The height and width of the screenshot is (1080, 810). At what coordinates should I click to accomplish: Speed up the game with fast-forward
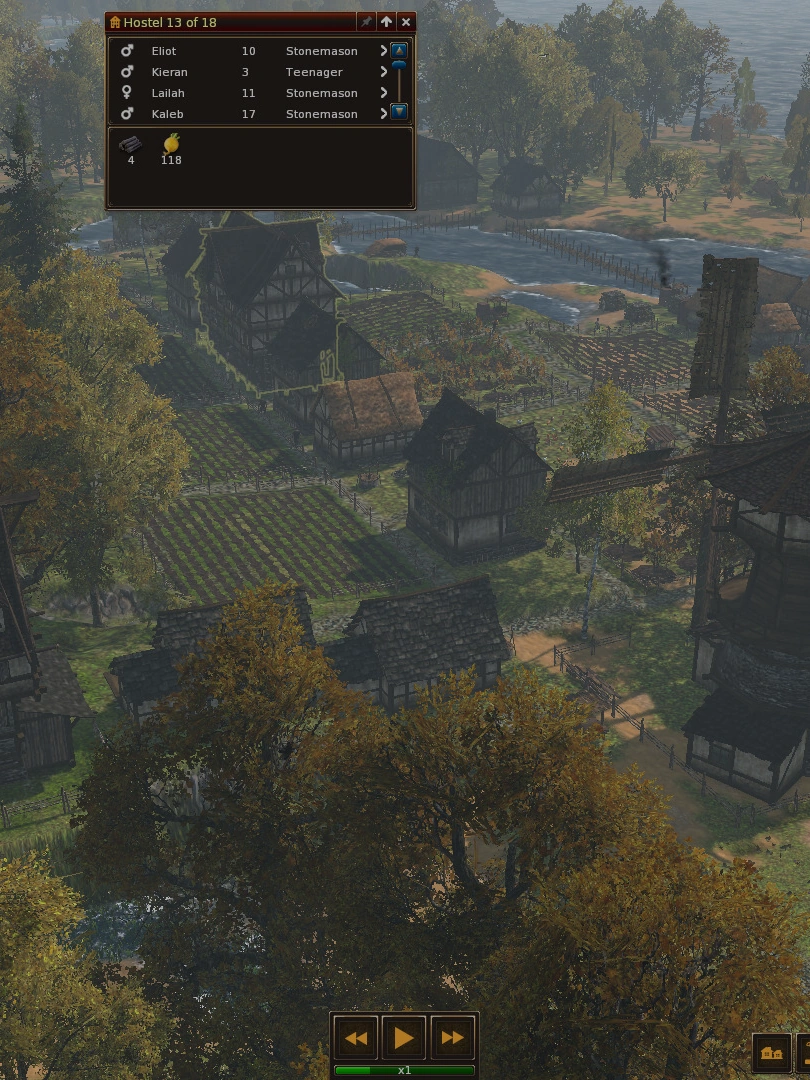pos(452,1038)
